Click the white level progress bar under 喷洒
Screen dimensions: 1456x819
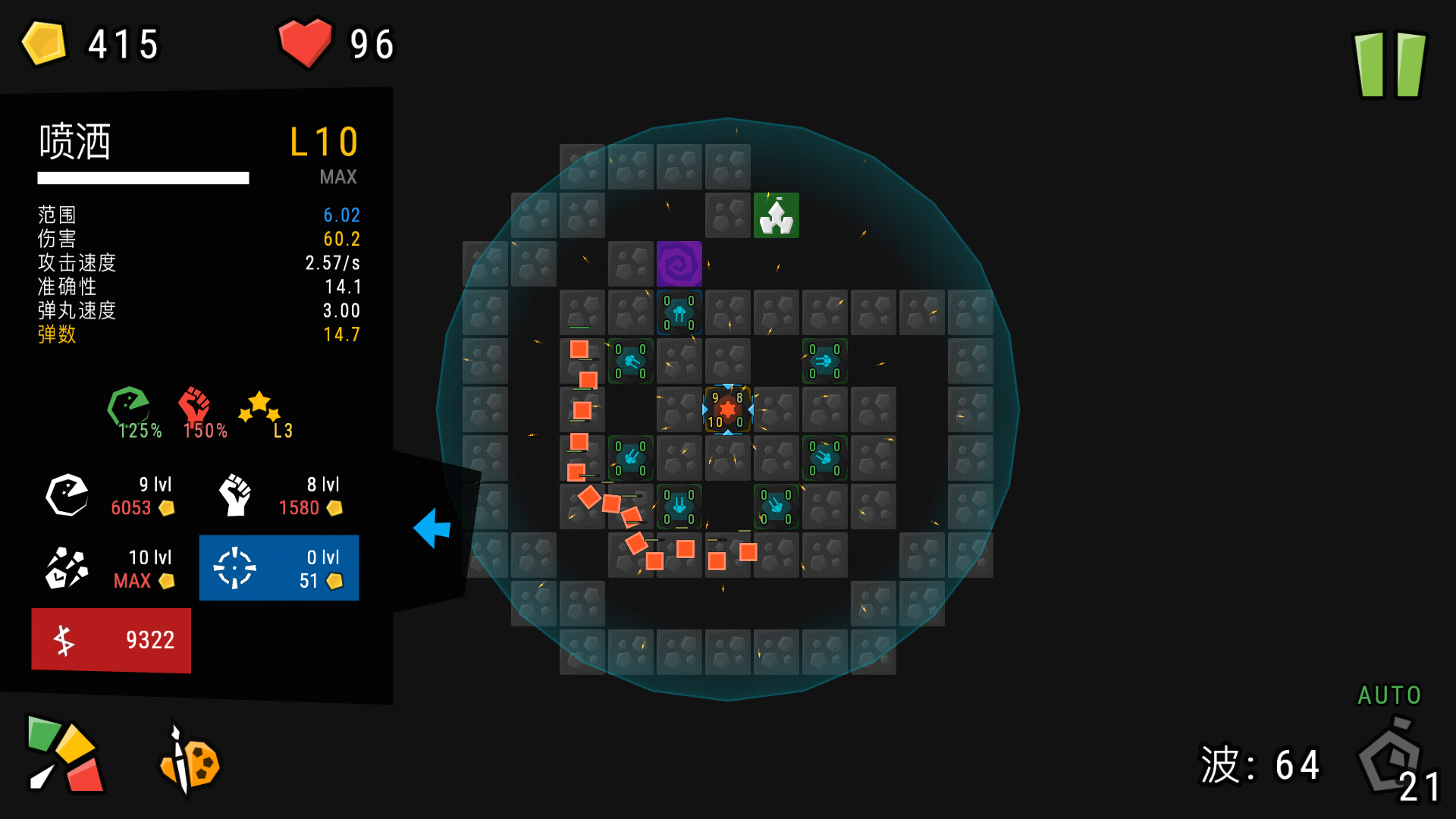pyautogui.click(x=143, y=178)
